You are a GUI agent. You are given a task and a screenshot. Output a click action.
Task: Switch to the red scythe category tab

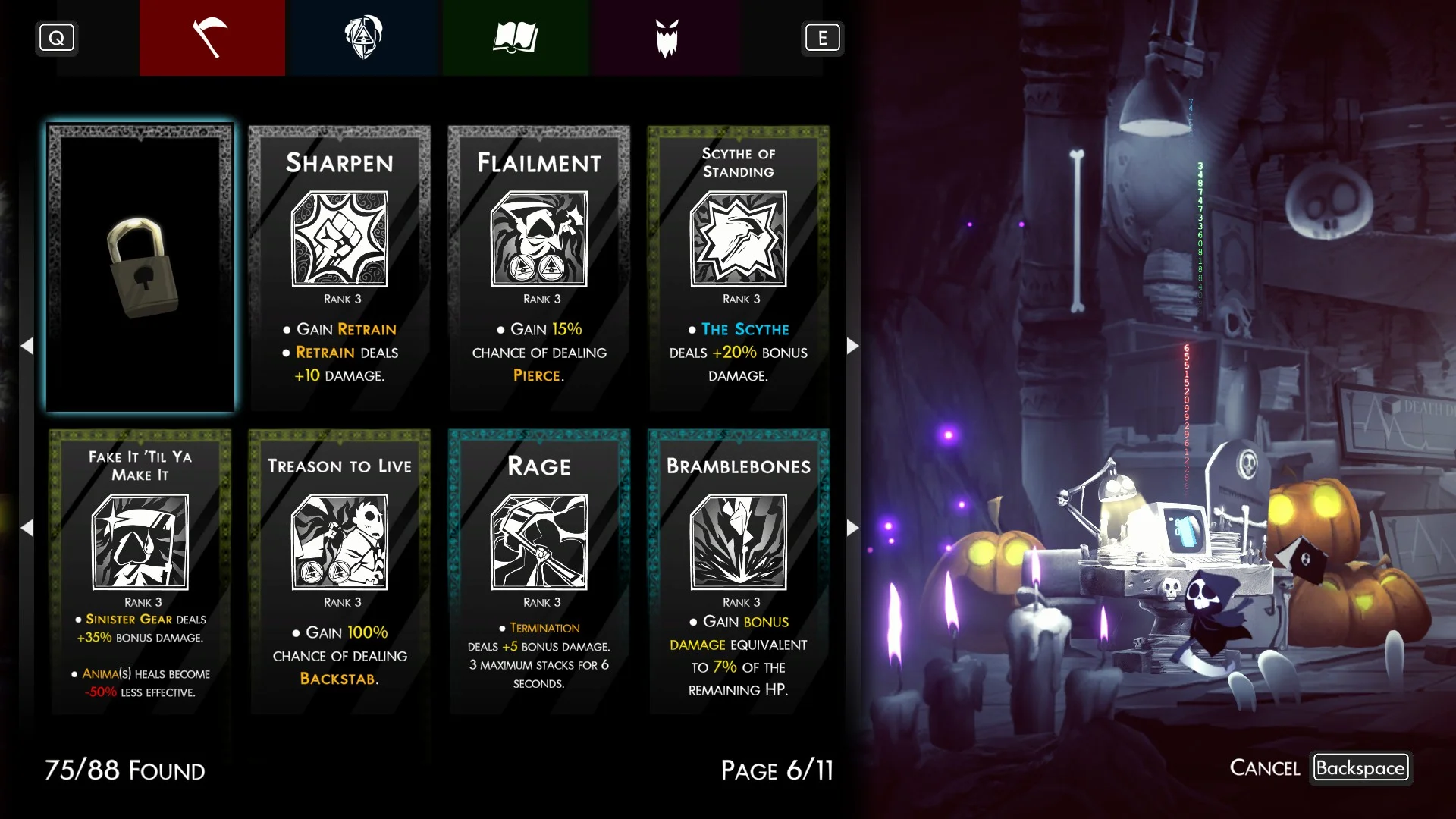tap(212, 38)
